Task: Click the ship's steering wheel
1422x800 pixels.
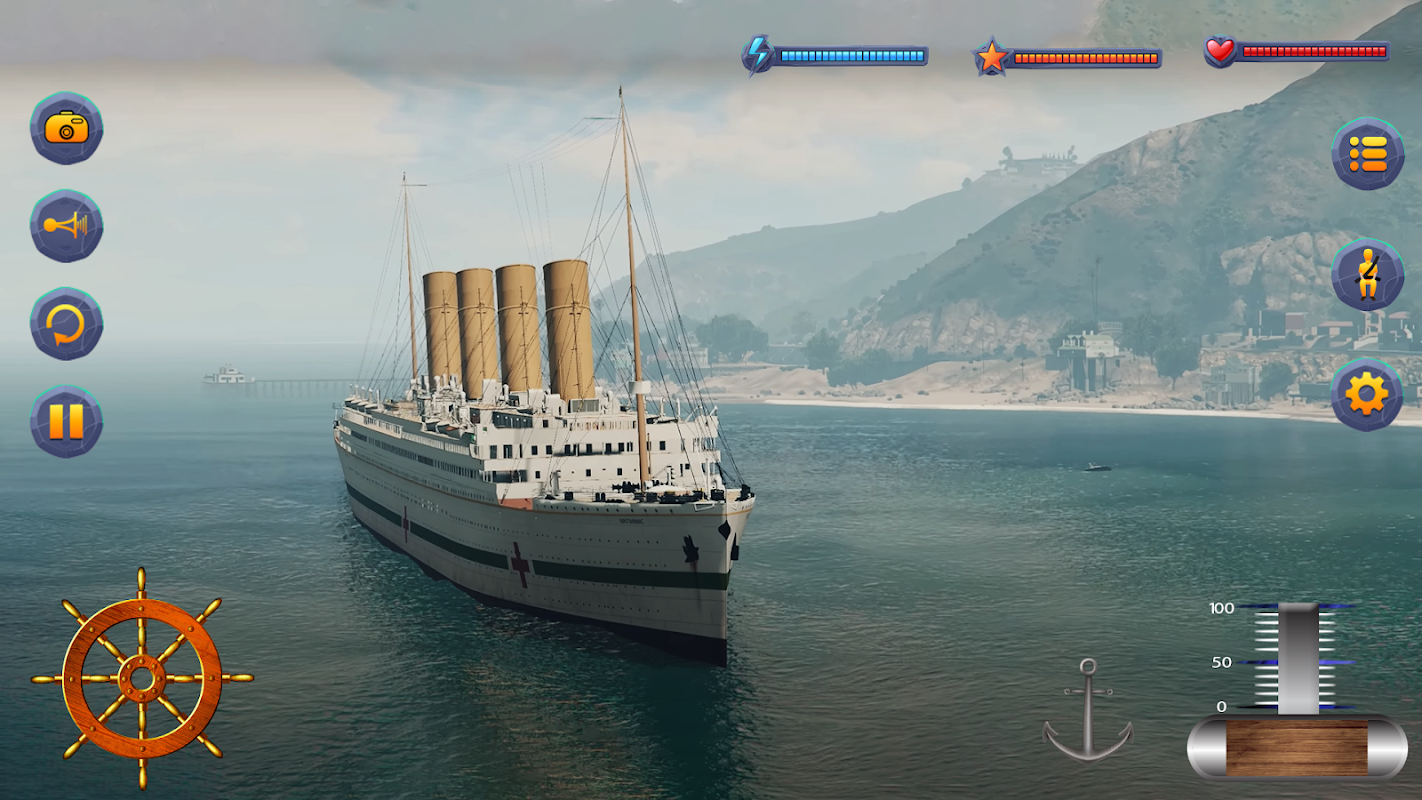Action: tap(142, 679)
